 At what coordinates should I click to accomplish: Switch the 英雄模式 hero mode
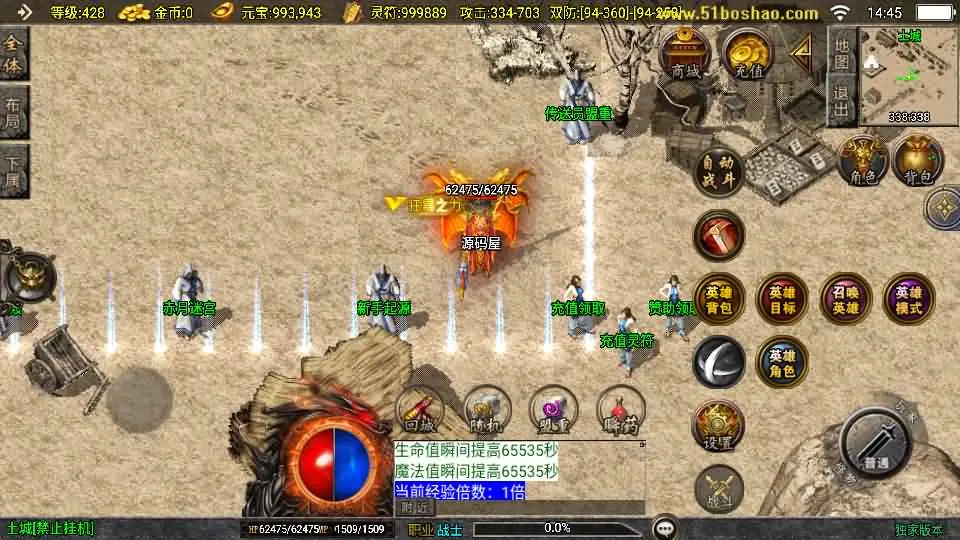coord(908,299)
